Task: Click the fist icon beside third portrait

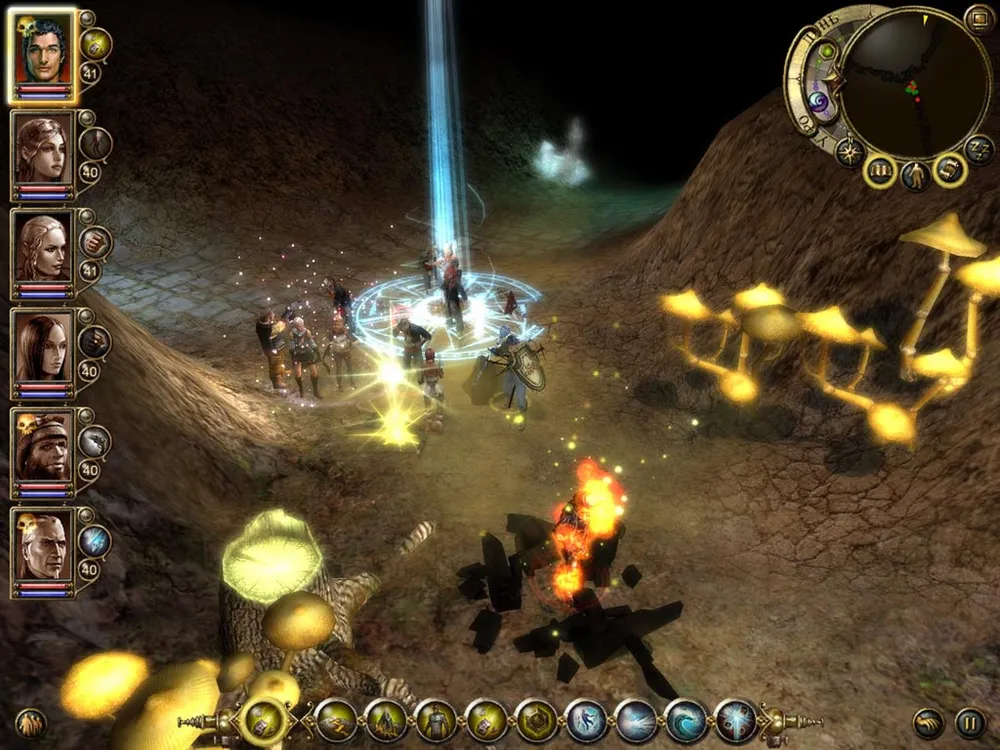Action: pyautogui.click(x=96, y=242)
